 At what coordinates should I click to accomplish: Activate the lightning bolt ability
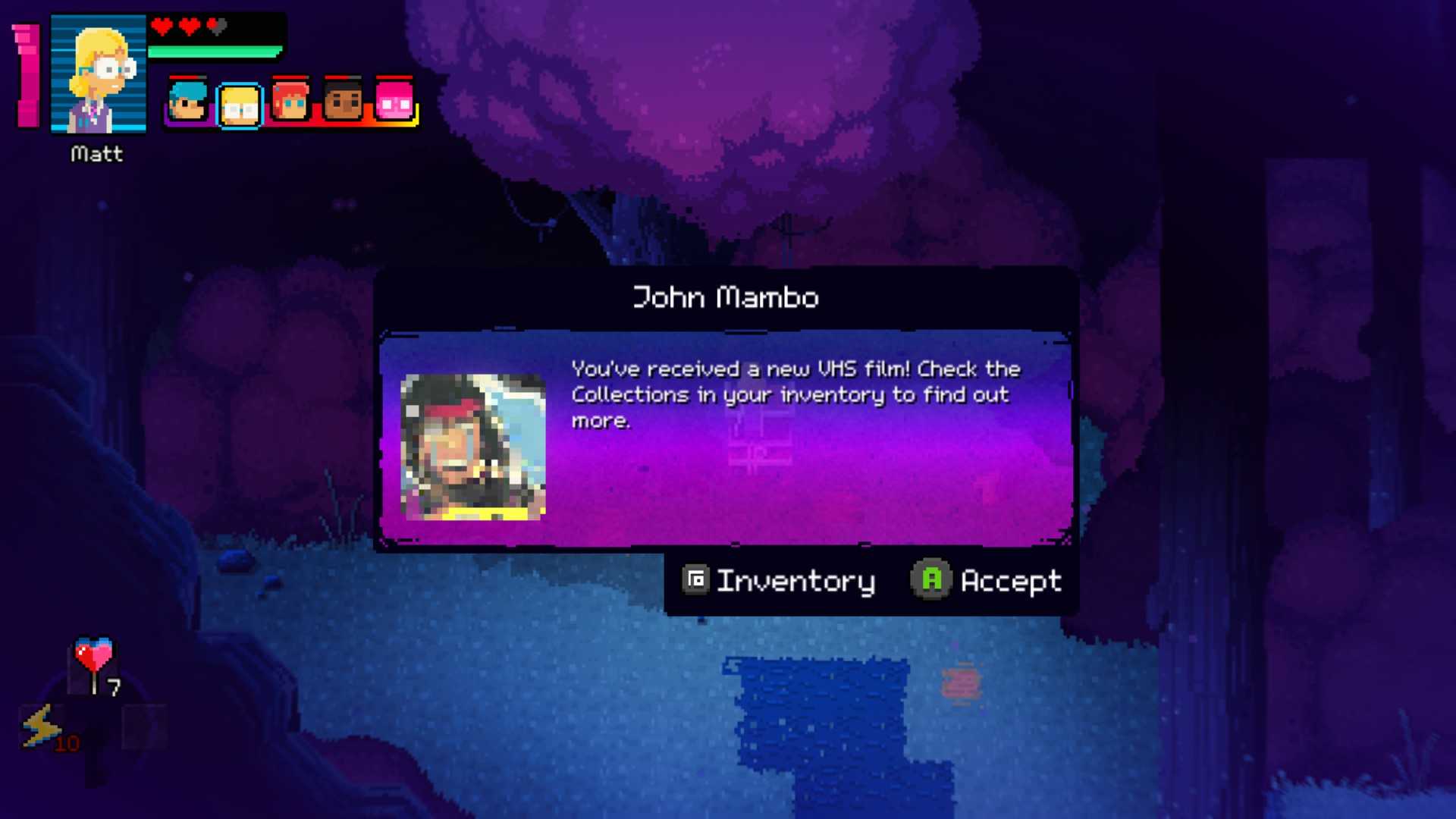[x=42, y=726]
